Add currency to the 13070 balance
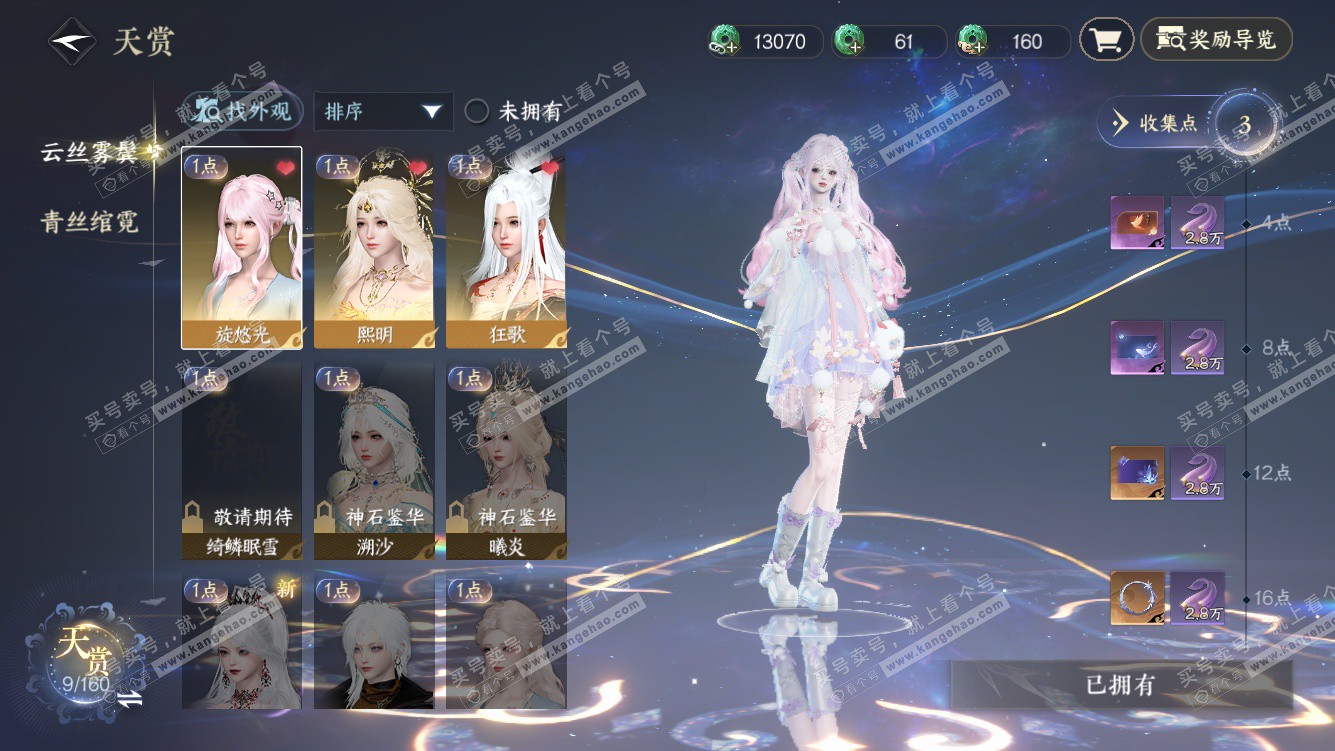Screen dimensions: 1335x751 (724, 42)
